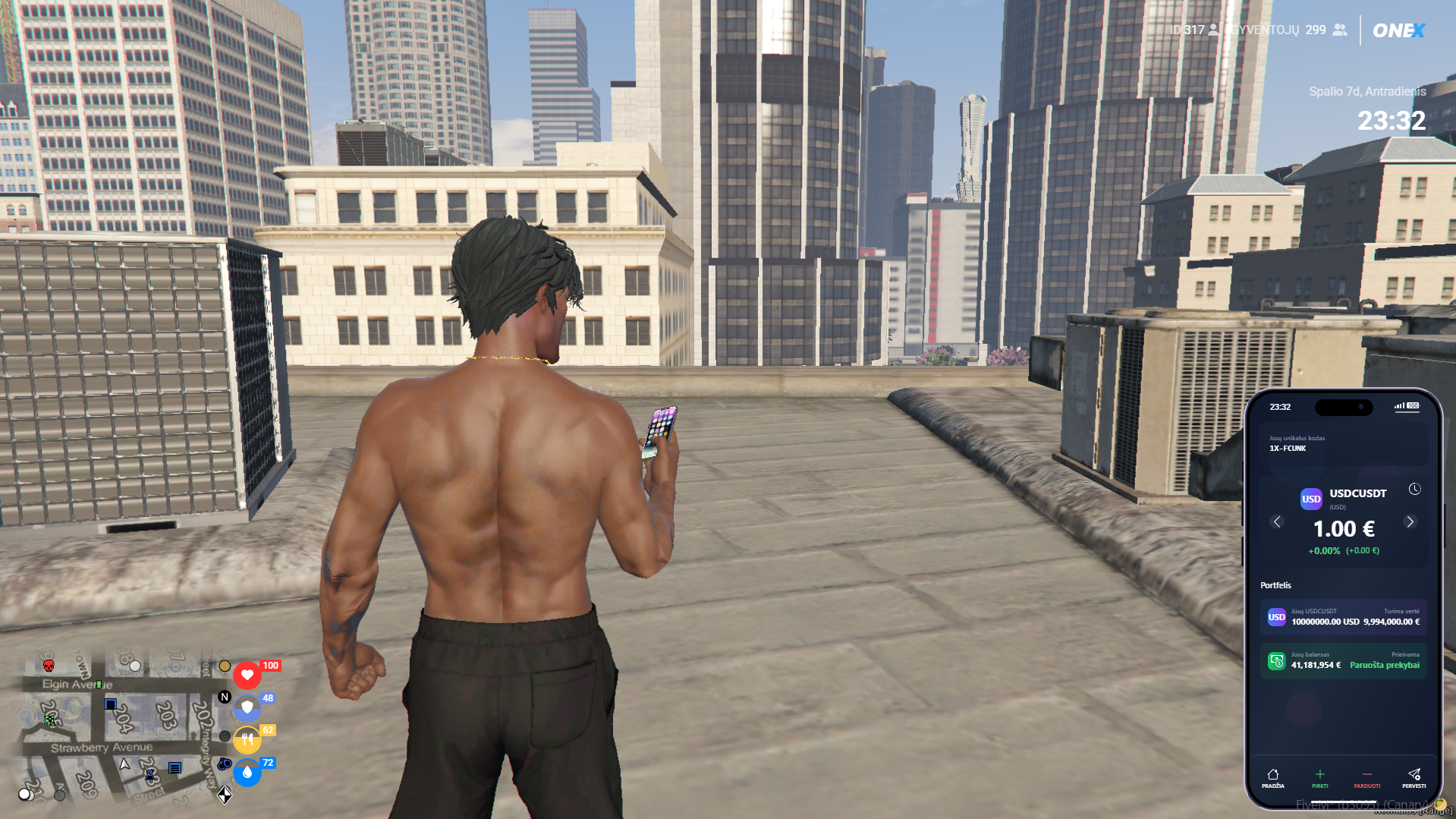Screen dimensions: 1456x819
Task: Click the street minimap
Action: tap(121, 725)
